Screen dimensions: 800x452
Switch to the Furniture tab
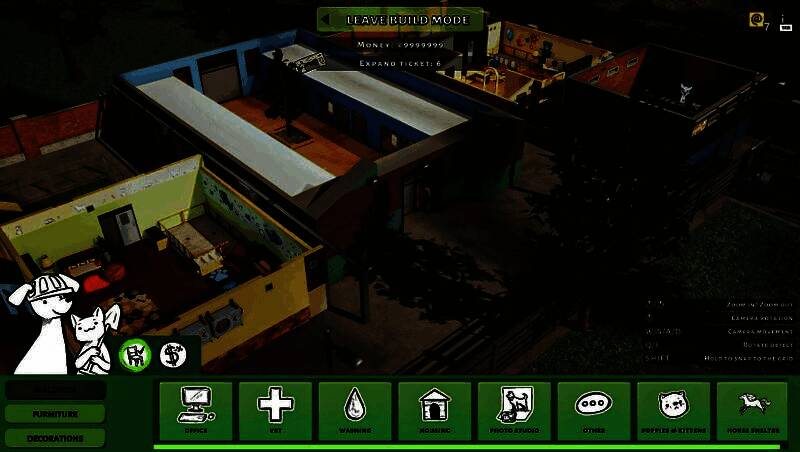tap(55, 414)
